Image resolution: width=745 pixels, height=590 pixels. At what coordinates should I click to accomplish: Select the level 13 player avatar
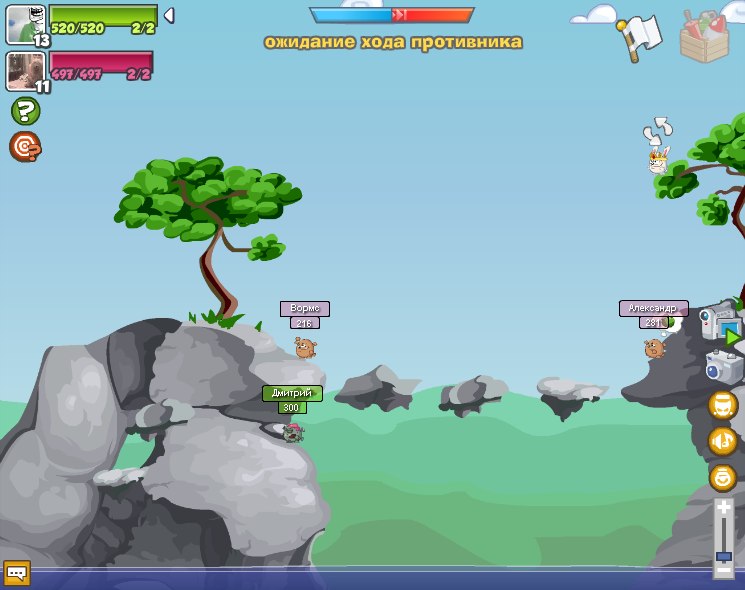click(24, 24)
